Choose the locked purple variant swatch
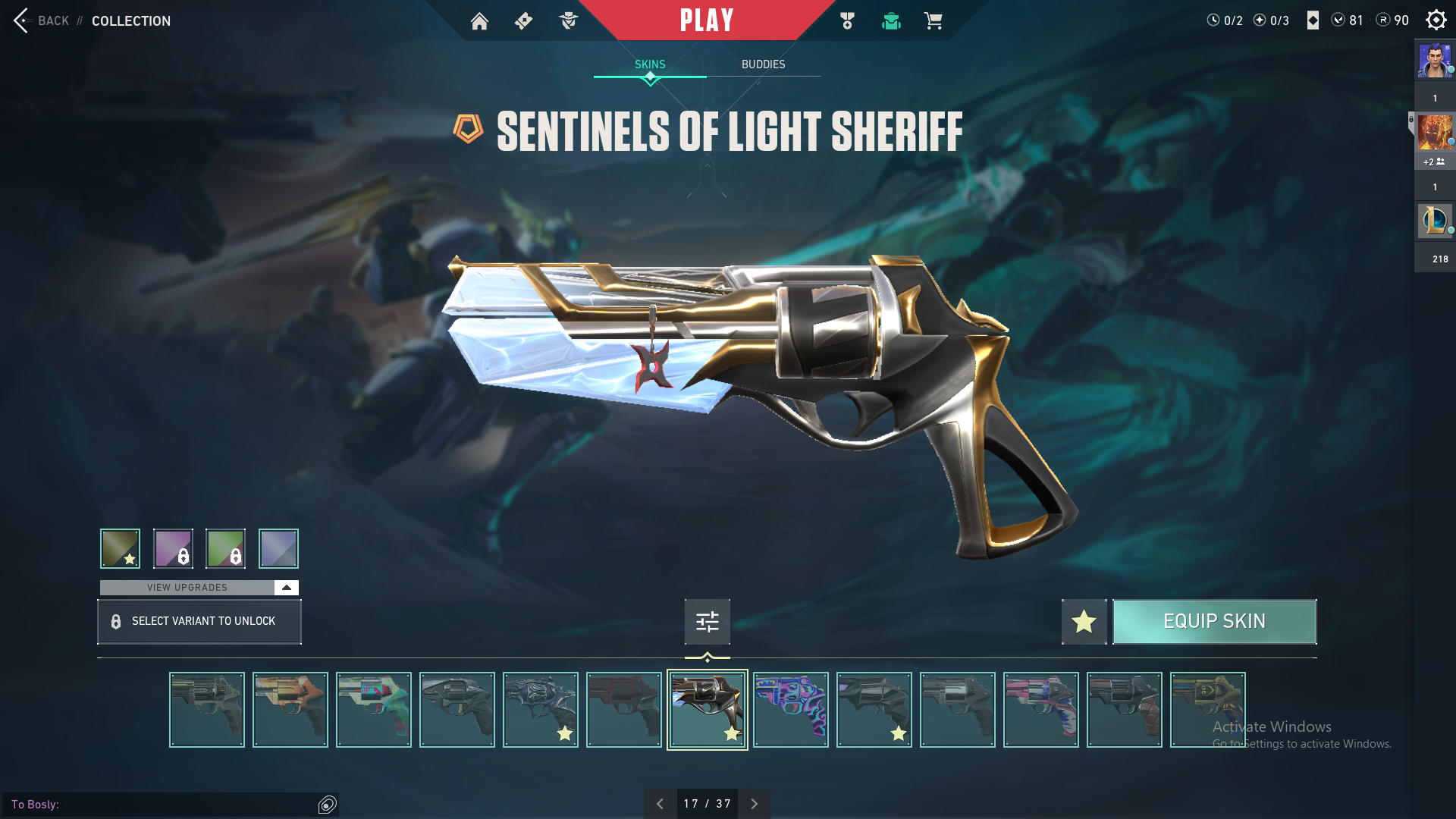 (x=173, y=548)
